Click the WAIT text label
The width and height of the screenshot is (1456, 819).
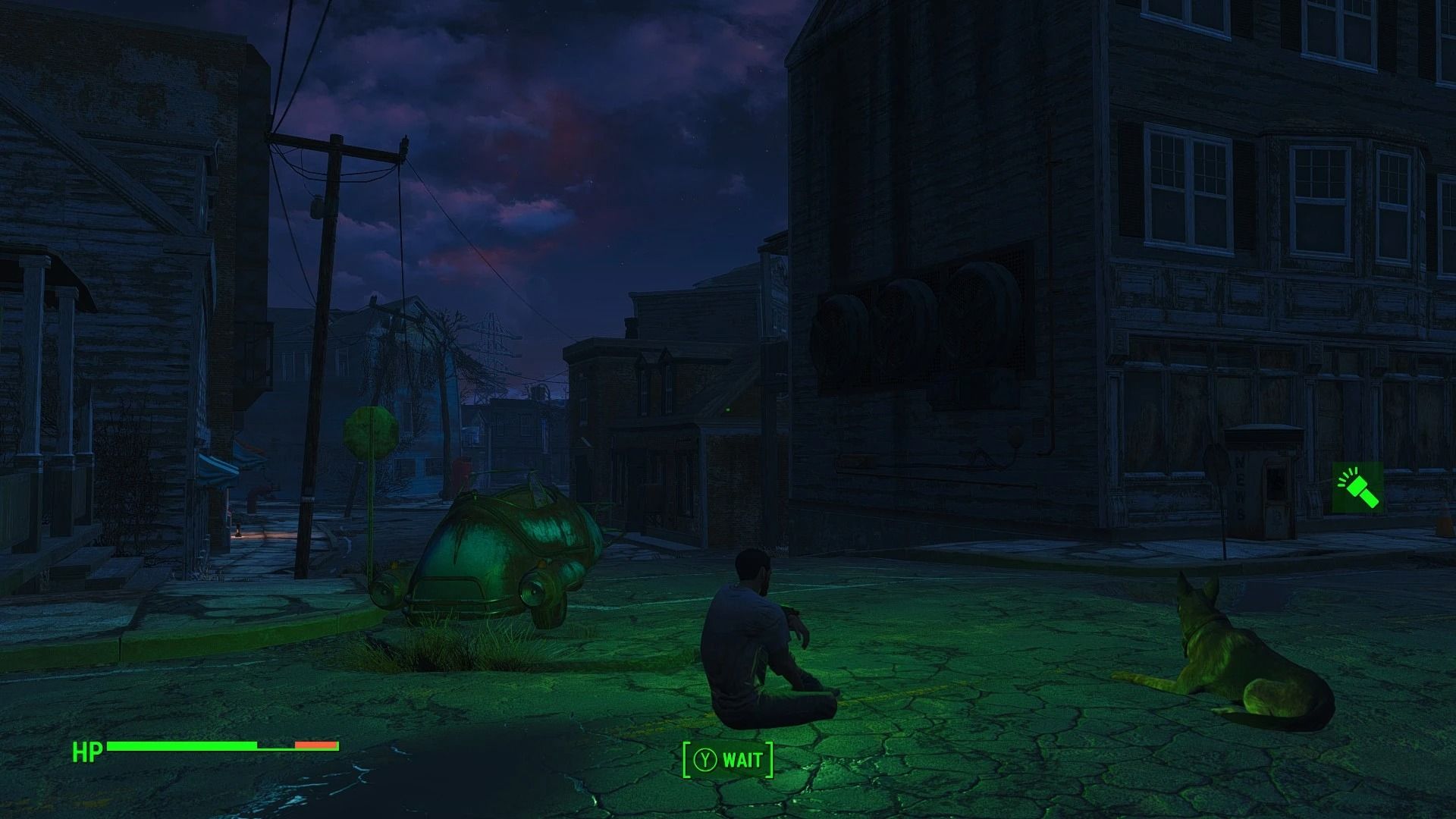coord(742,760)
